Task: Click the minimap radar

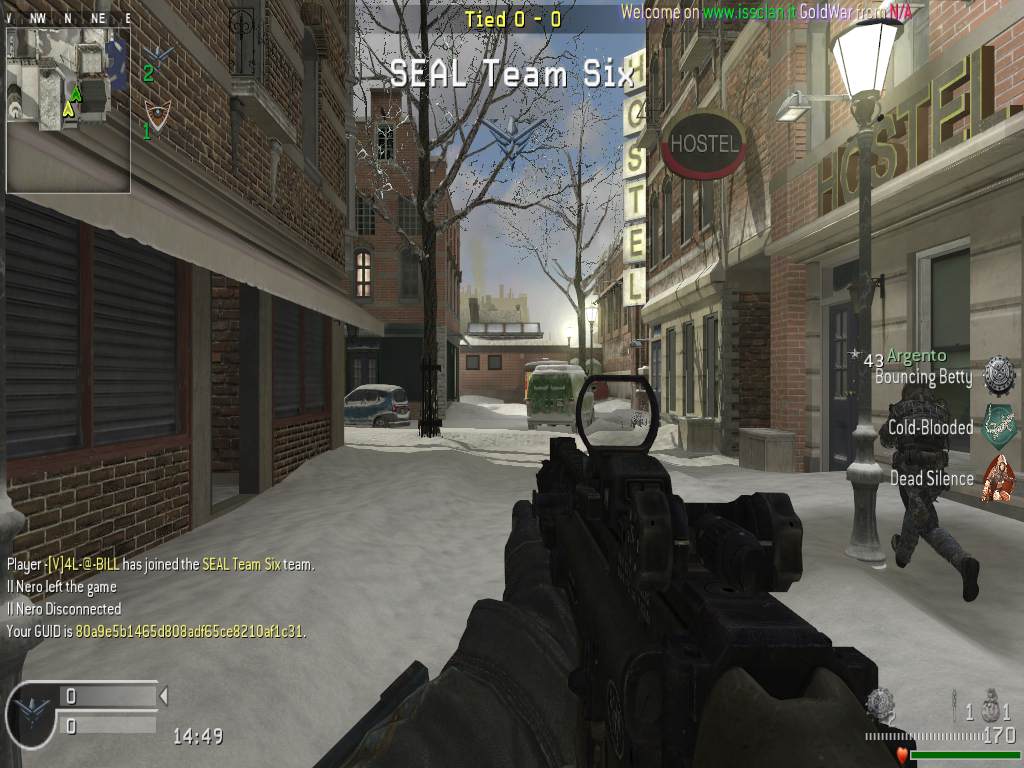Action: point(68,109)
